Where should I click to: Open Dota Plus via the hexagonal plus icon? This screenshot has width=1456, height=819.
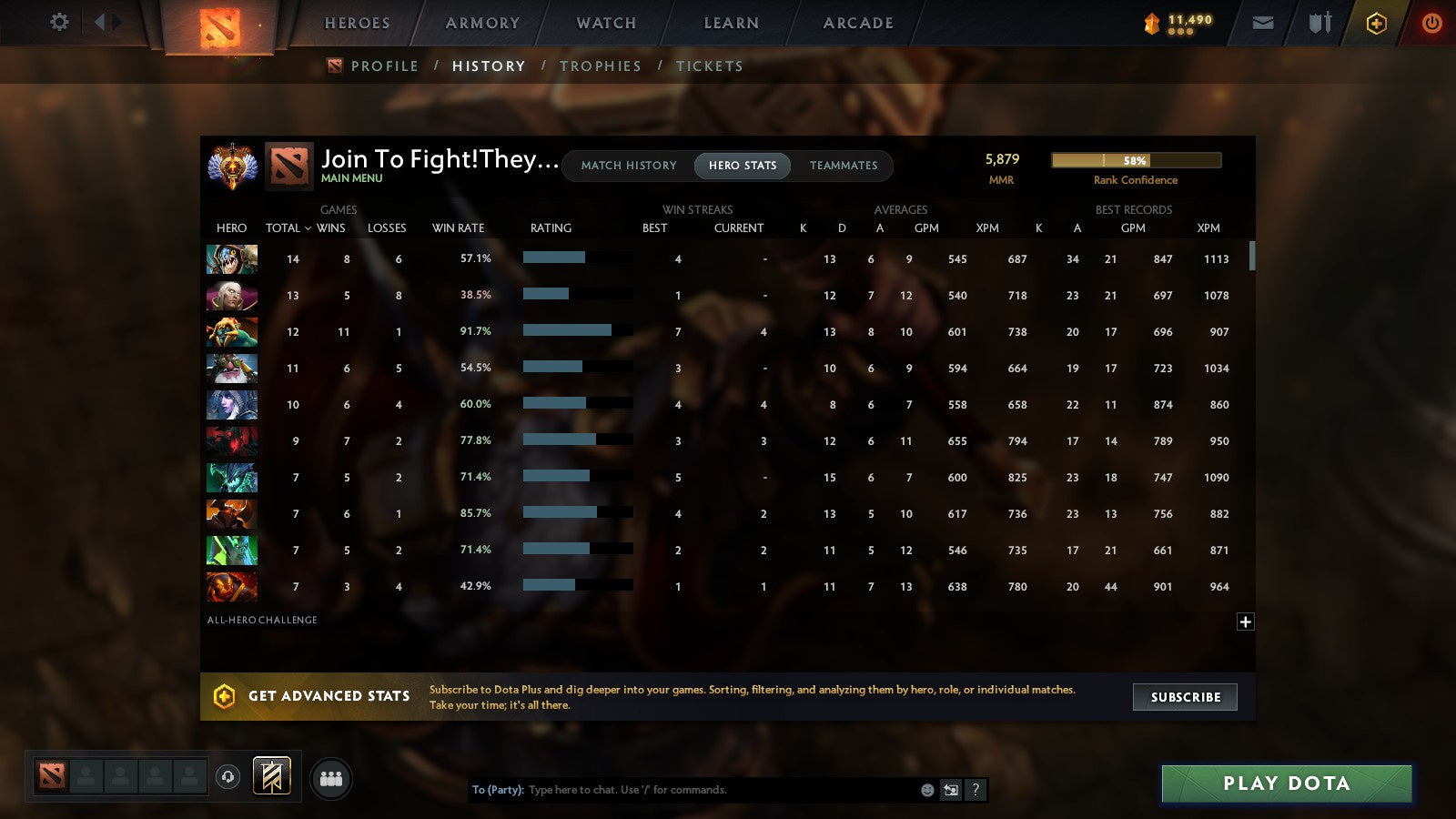coord(1376,24)
